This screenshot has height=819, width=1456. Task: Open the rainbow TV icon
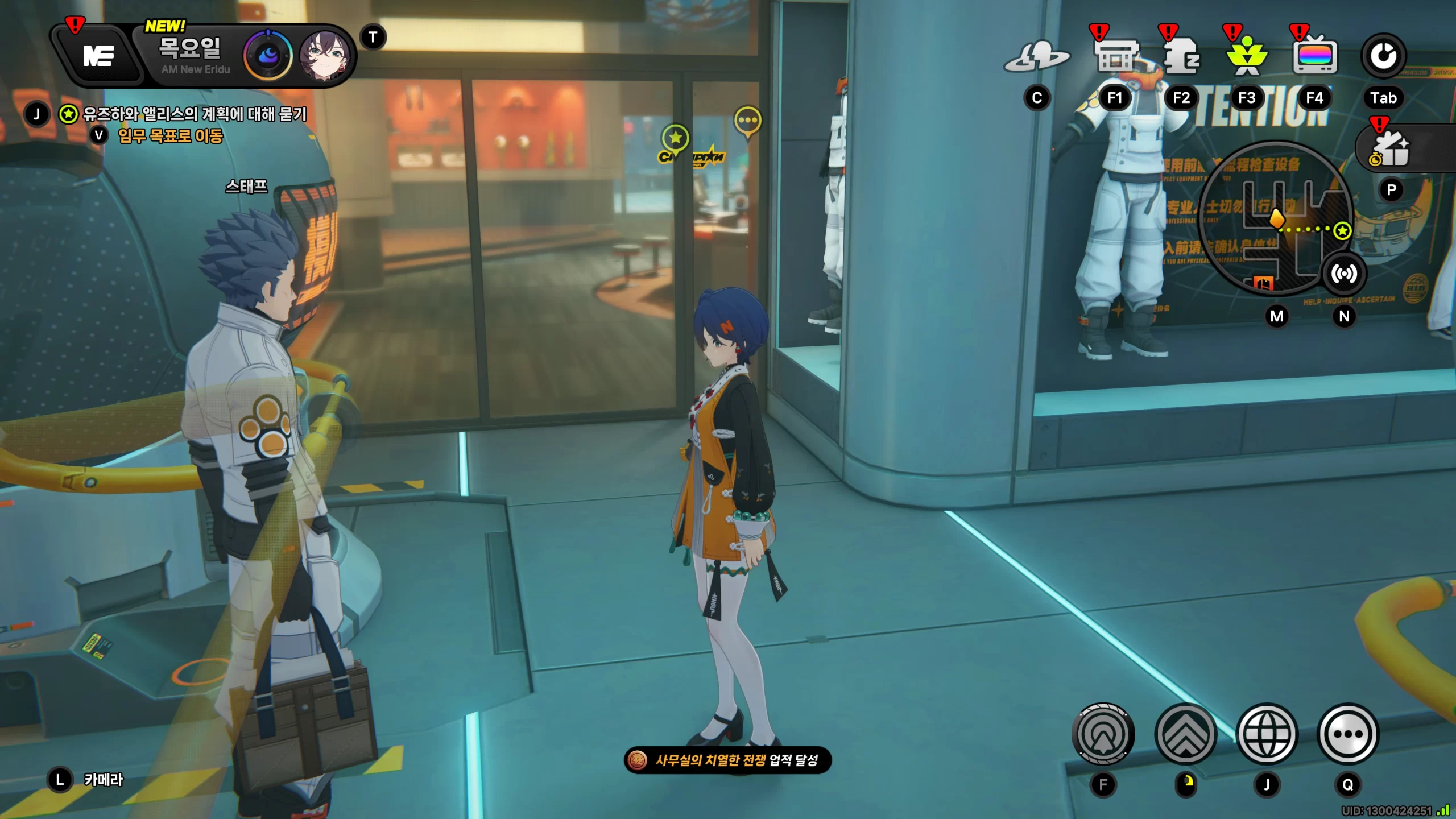[1314, 57]
